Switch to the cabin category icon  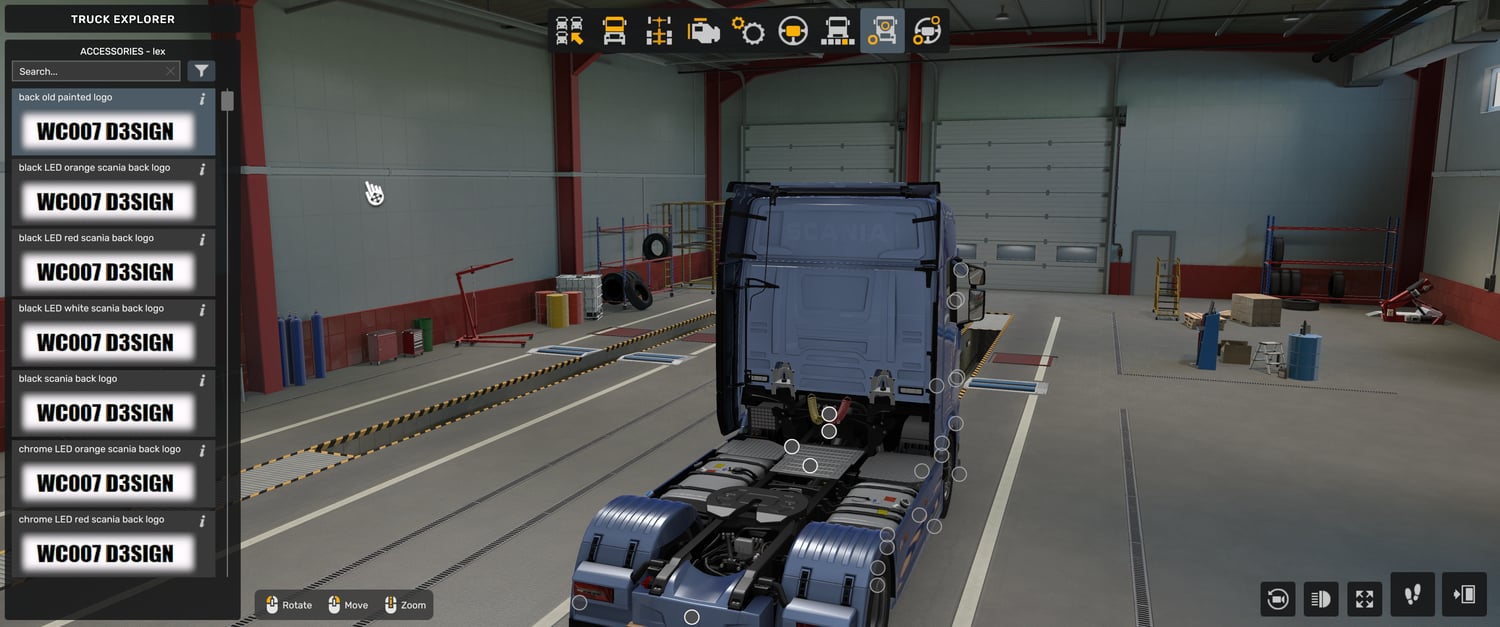point(614,31)
